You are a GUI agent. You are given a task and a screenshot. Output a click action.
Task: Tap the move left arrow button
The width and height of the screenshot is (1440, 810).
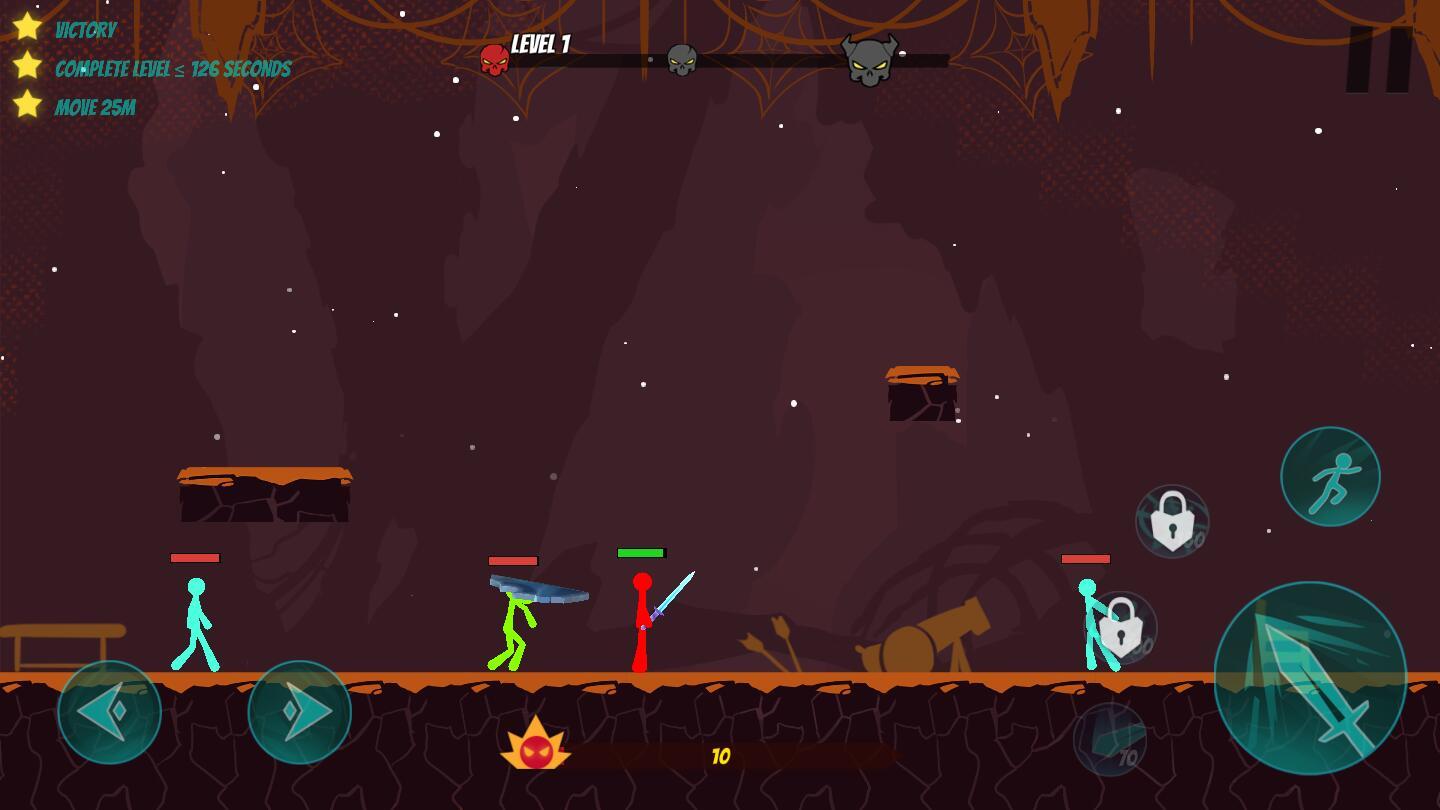(110, 712)
